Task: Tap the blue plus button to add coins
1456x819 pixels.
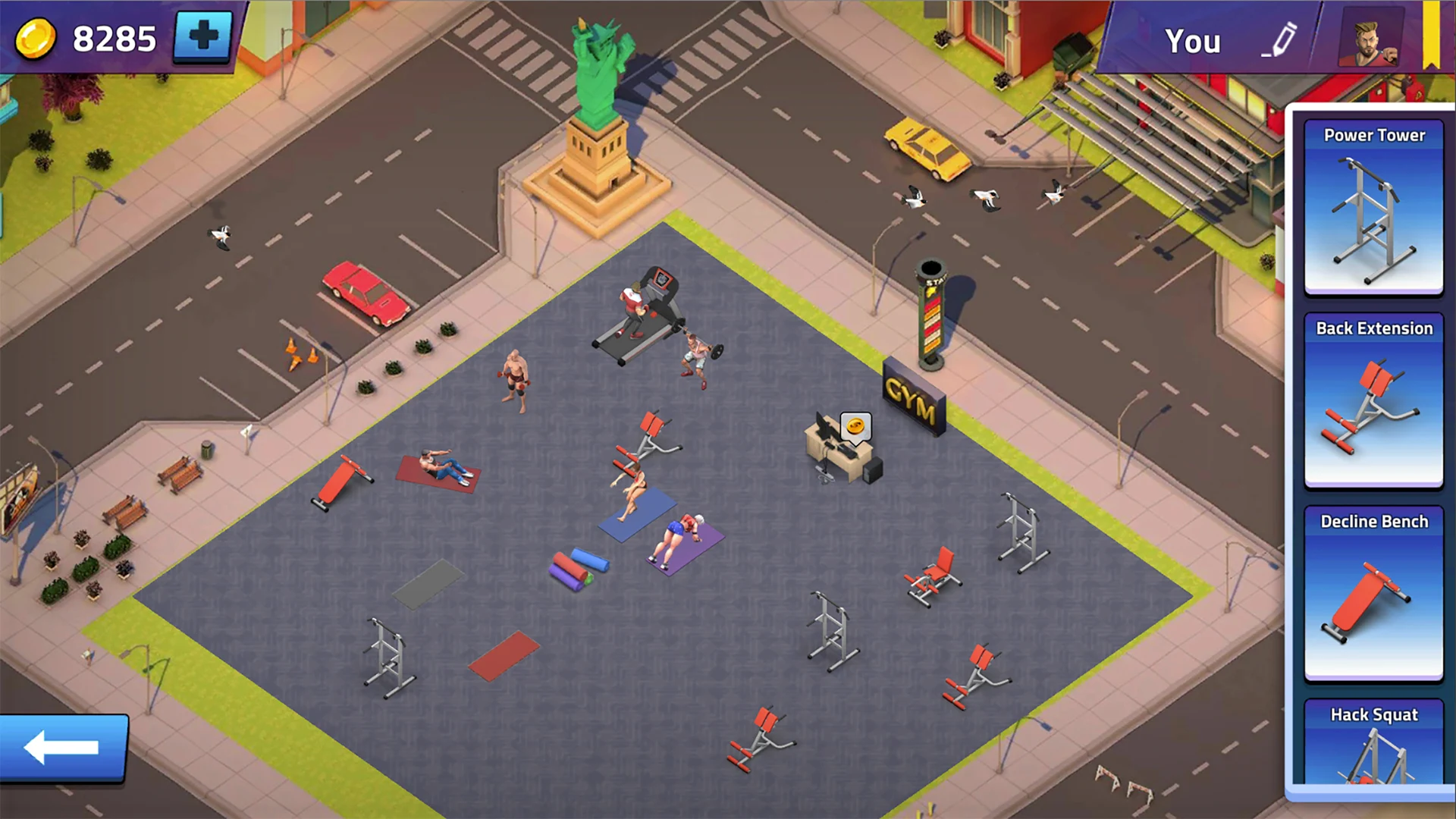Action: click(202, 36)
